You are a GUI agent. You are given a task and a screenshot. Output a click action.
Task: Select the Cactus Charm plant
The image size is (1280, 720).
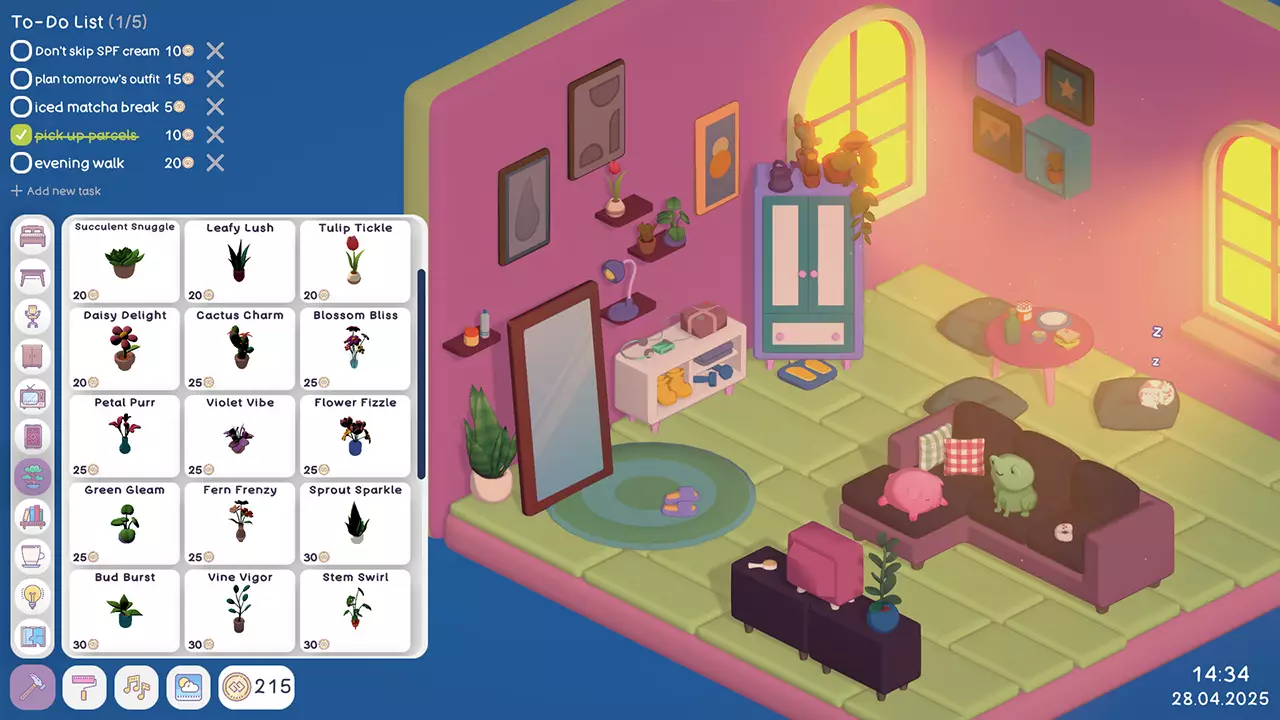[239, 350]
